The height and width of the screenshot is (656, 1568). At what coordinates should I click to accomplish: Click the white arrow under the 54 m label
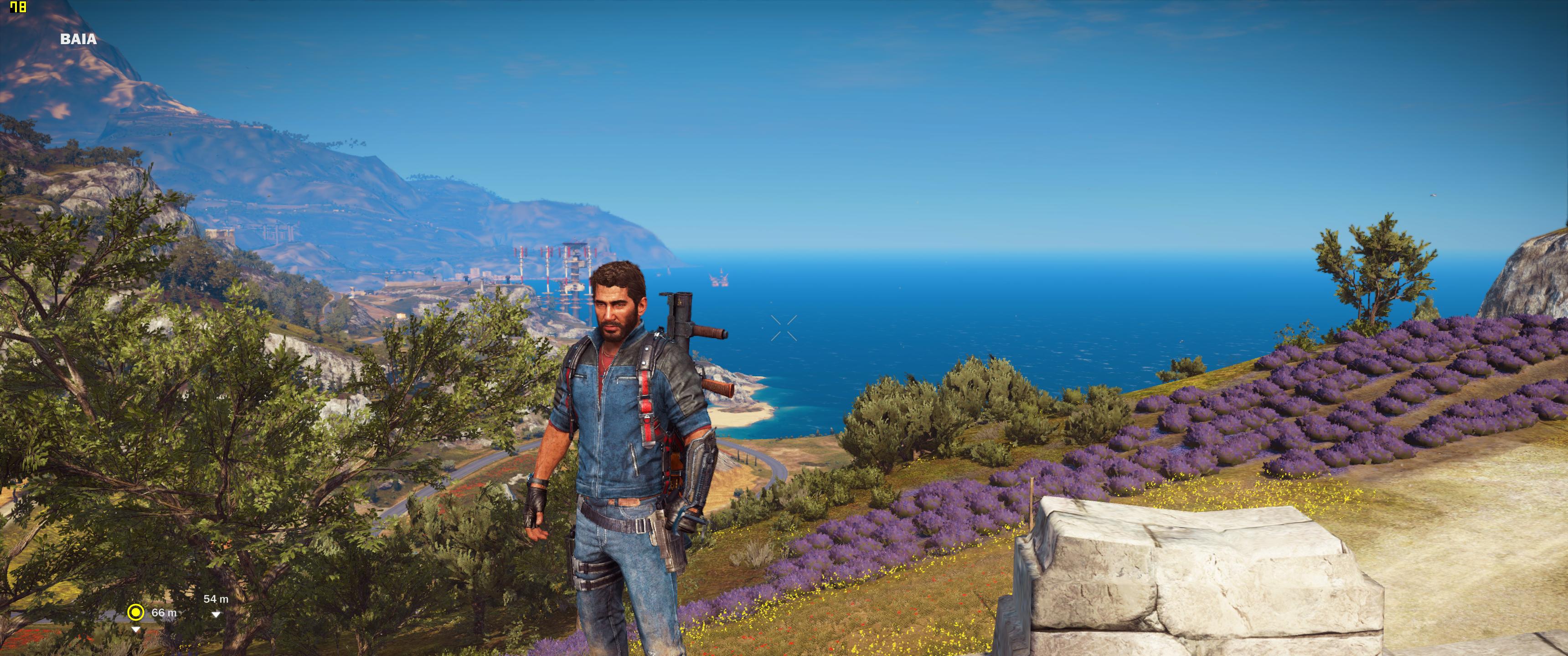pyautogui.click(x=217, y=615)
